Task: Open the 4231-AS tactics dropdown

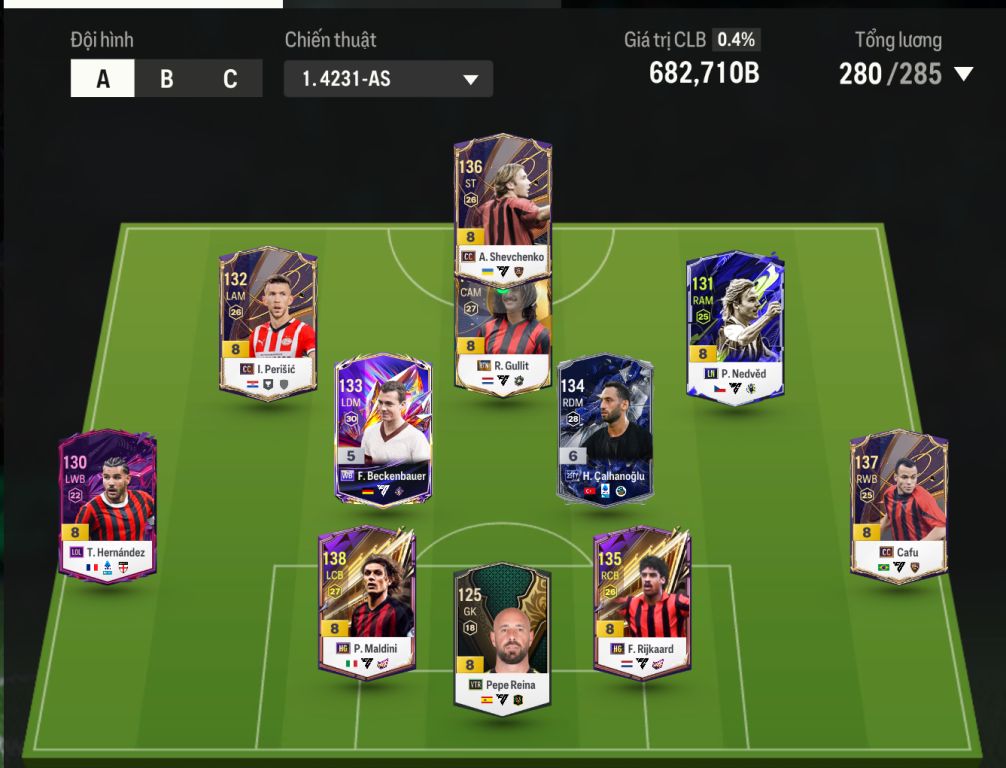Action: coord(388,79)
